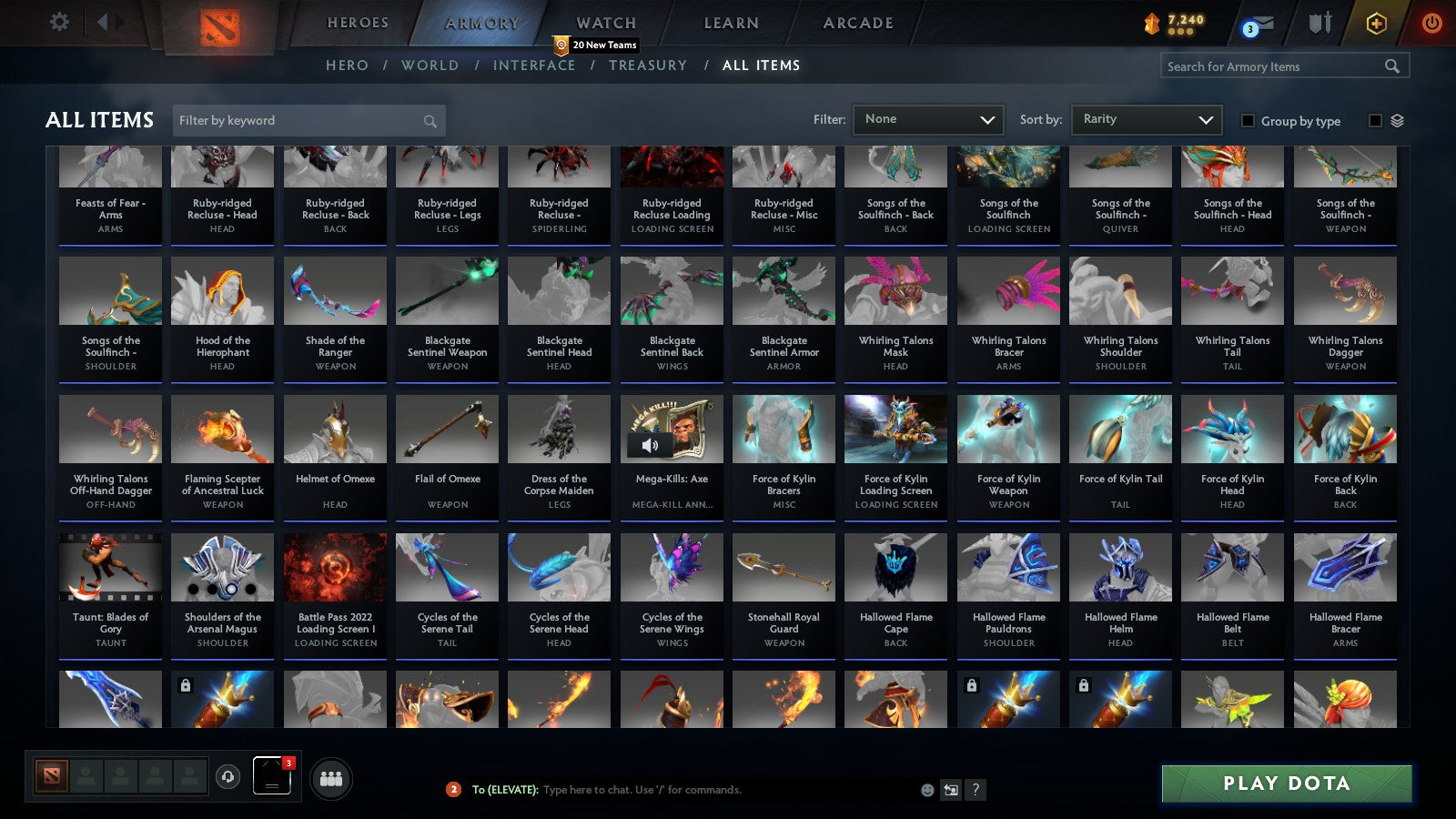Open chat wheel settings via globe icon
This screenshot has height=819, width=1456.
(949, 791)
